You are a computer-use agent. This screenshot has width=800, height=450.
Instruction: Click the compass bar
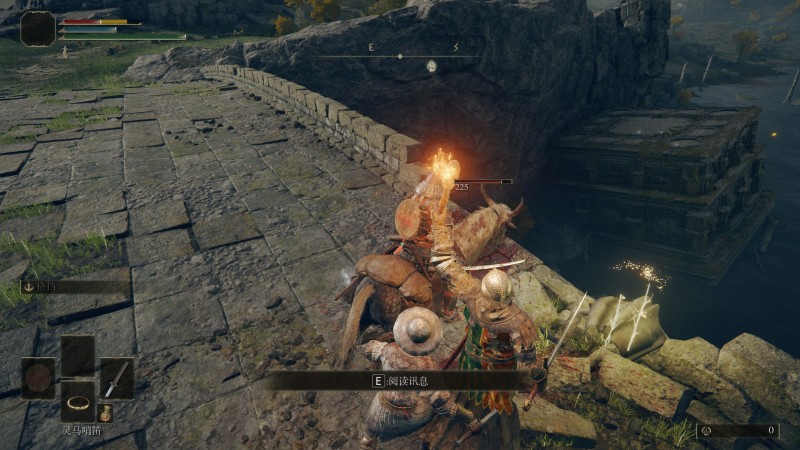(398, 56)
